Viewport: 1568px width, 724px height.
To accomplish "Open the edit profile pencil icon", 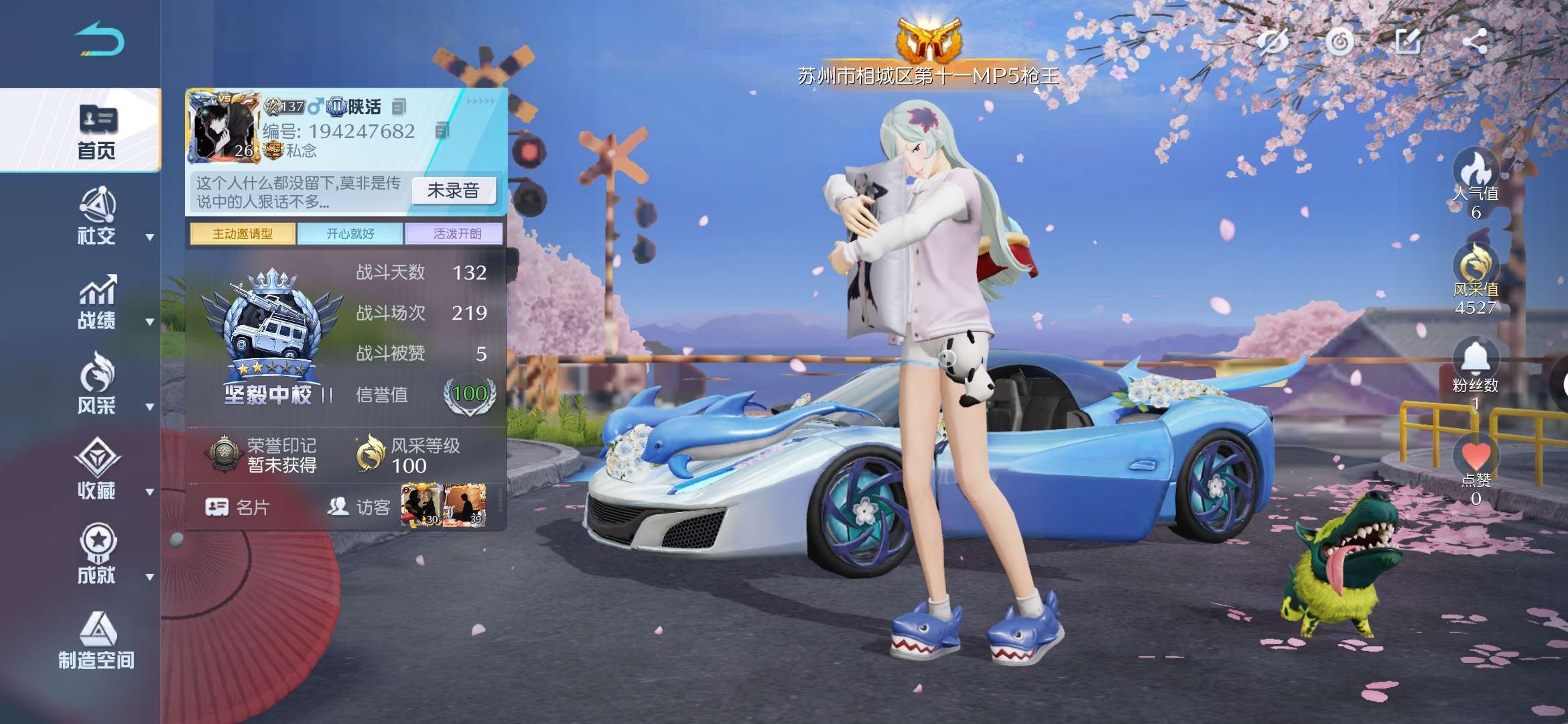I will [1407, 42].
